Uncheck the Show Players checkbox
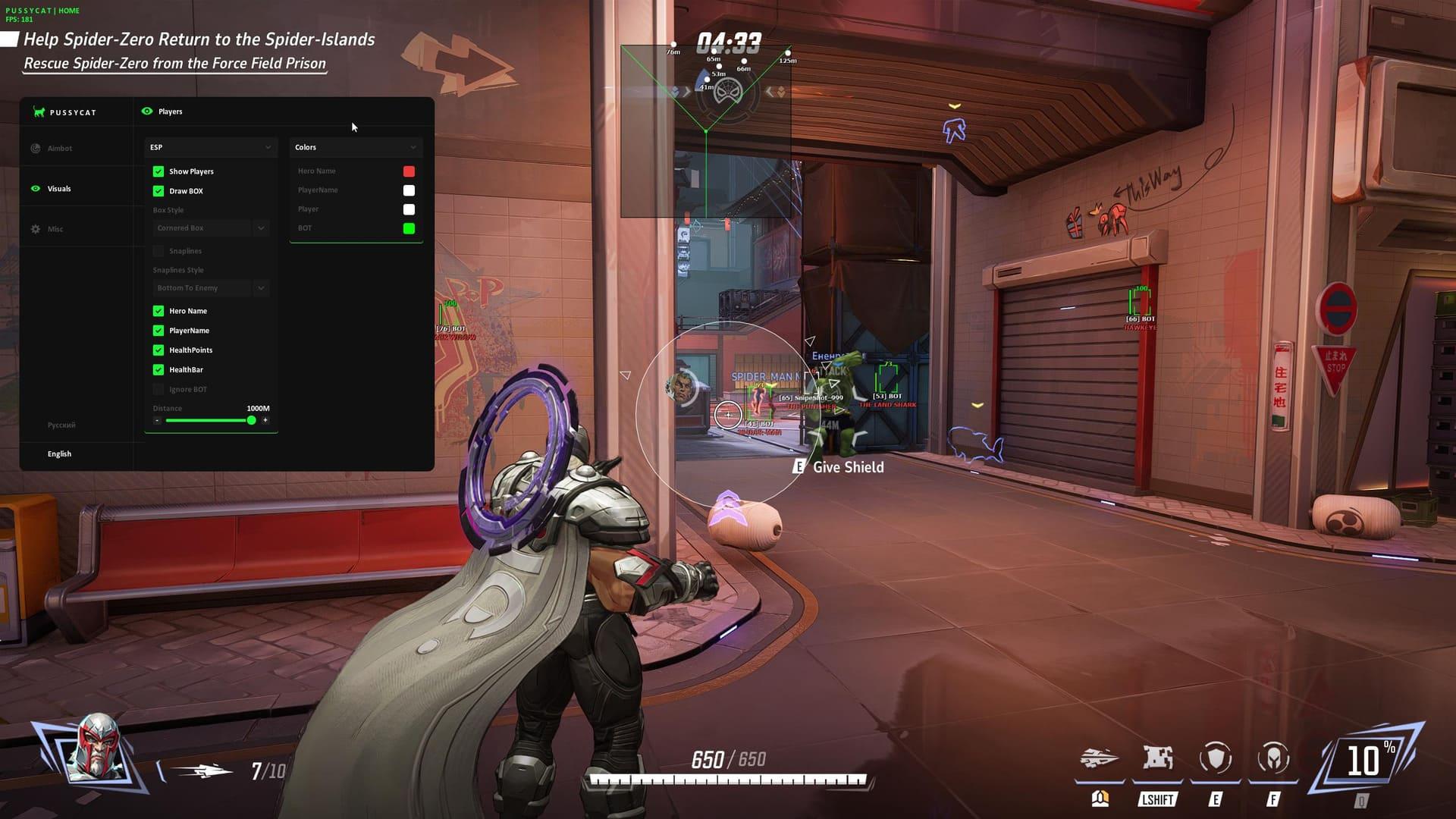The height and width of the screenshot is (819, 1456). pos(158,171)
